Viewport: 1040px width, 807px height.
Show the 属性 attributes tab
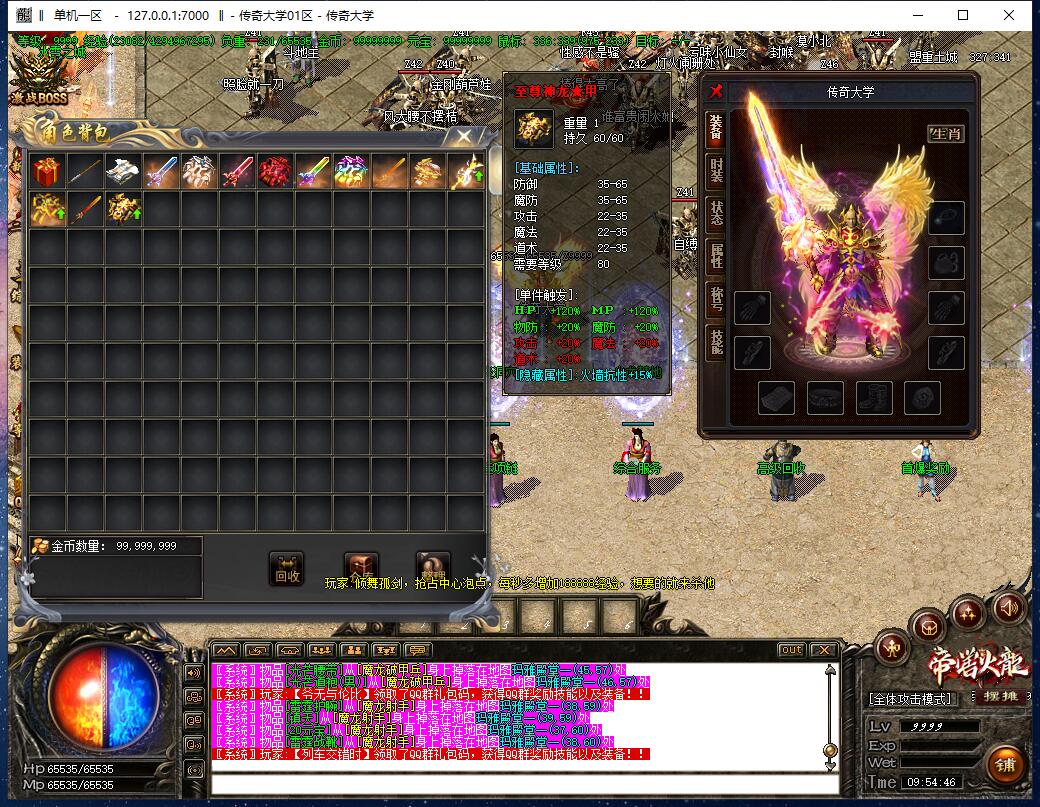pyautogui.click(x=716, y=256)
